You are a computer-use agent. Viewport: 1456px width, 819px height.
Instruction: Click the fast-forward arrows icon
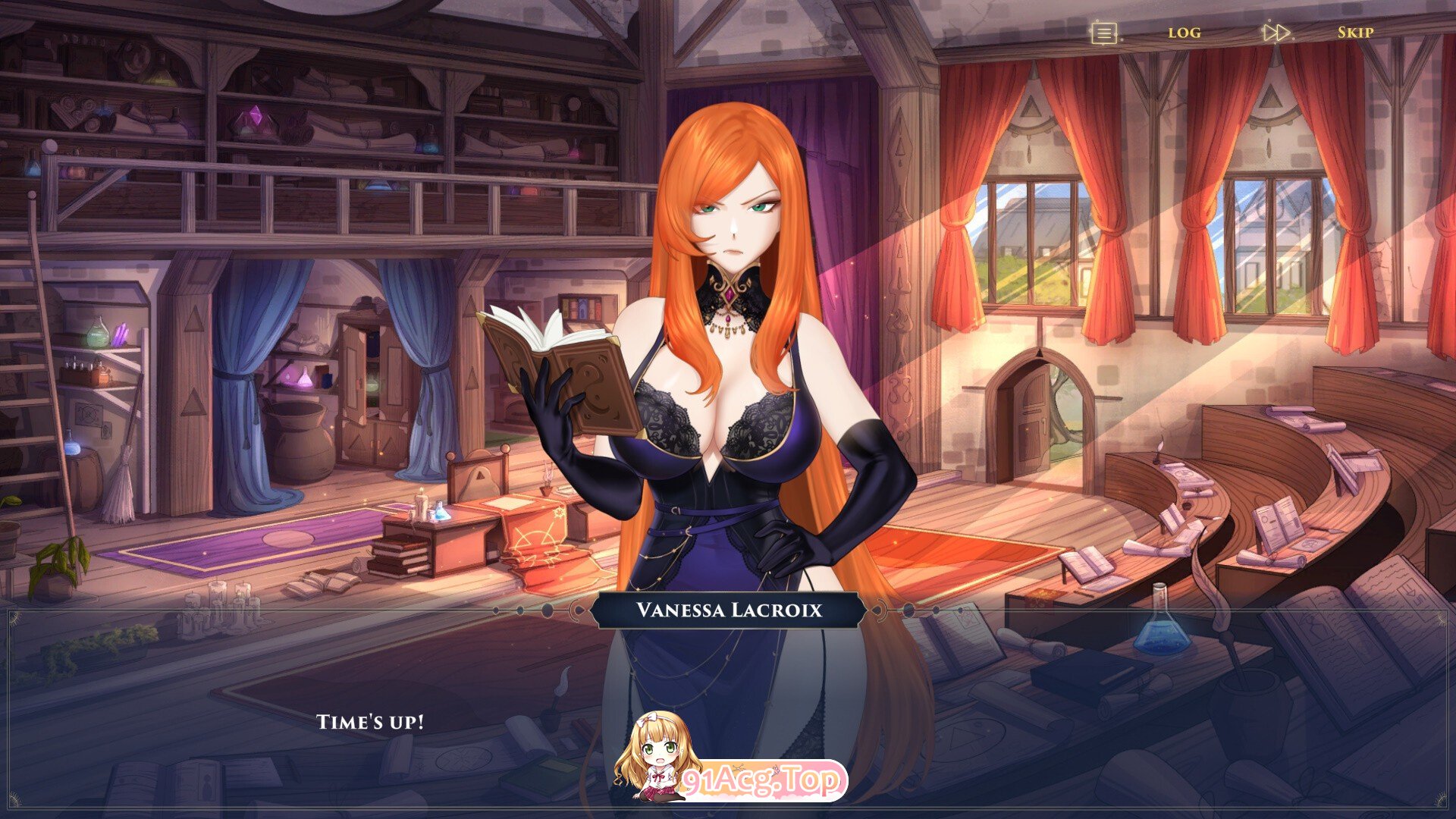pyautogui.click(x=1276, y=33)
